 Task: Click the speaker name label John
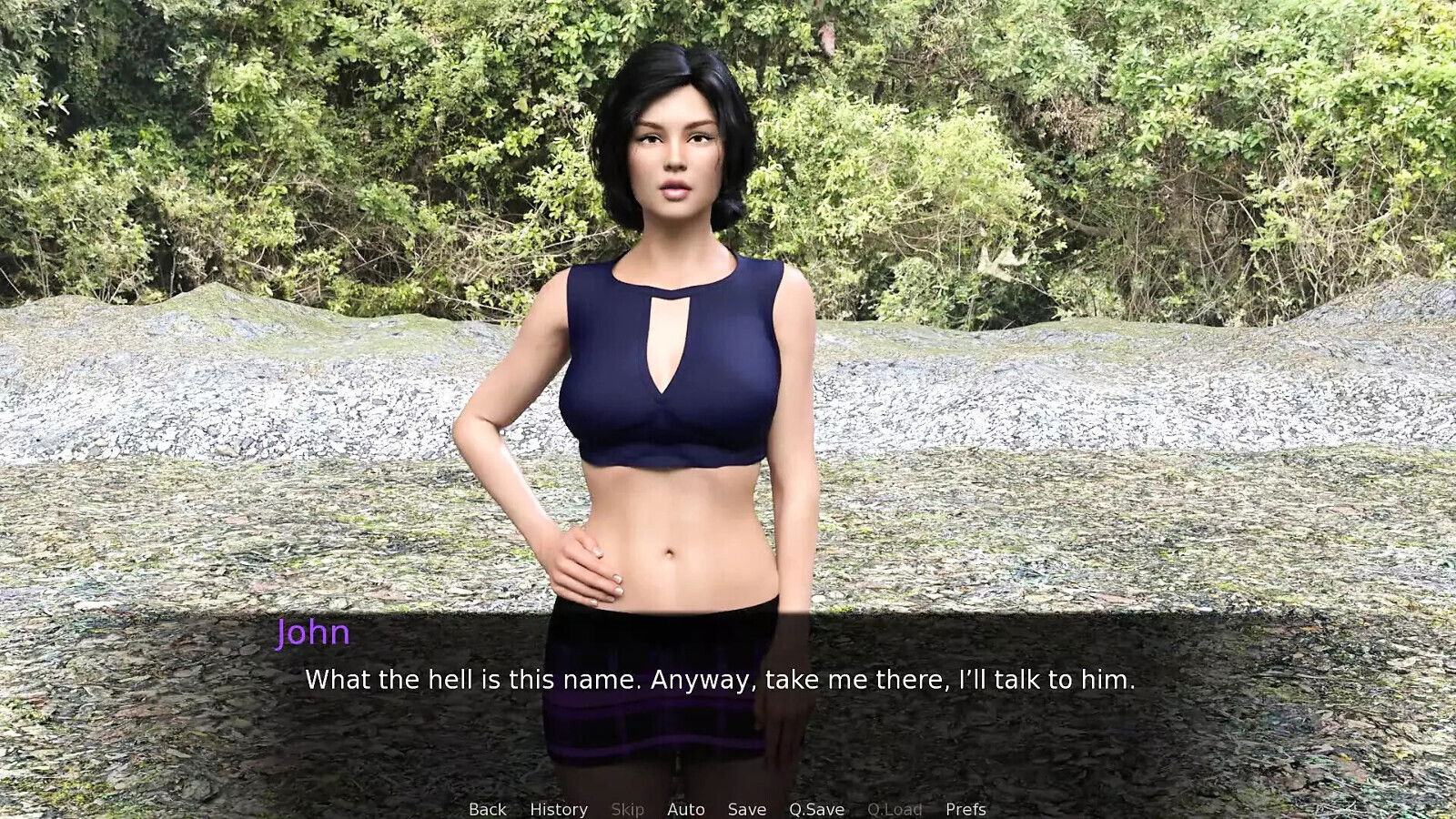tap(312, 633)
